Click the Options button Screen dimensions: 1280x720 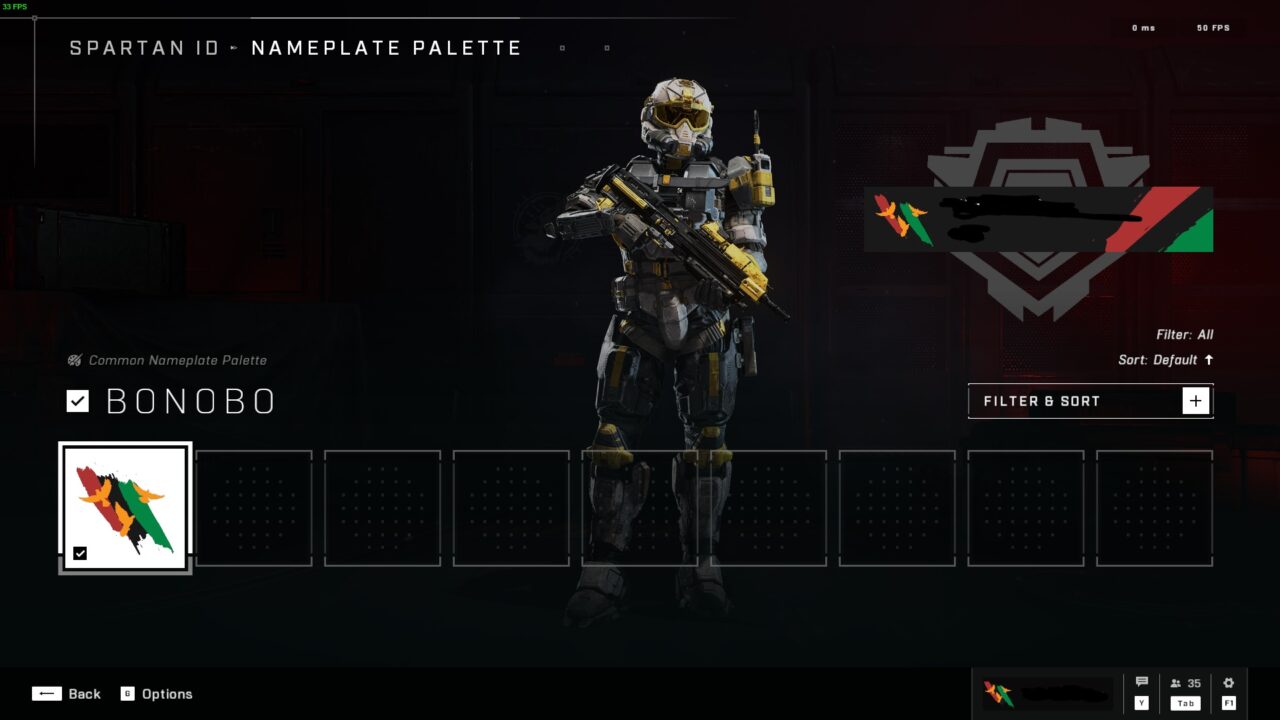click(167, 693)
